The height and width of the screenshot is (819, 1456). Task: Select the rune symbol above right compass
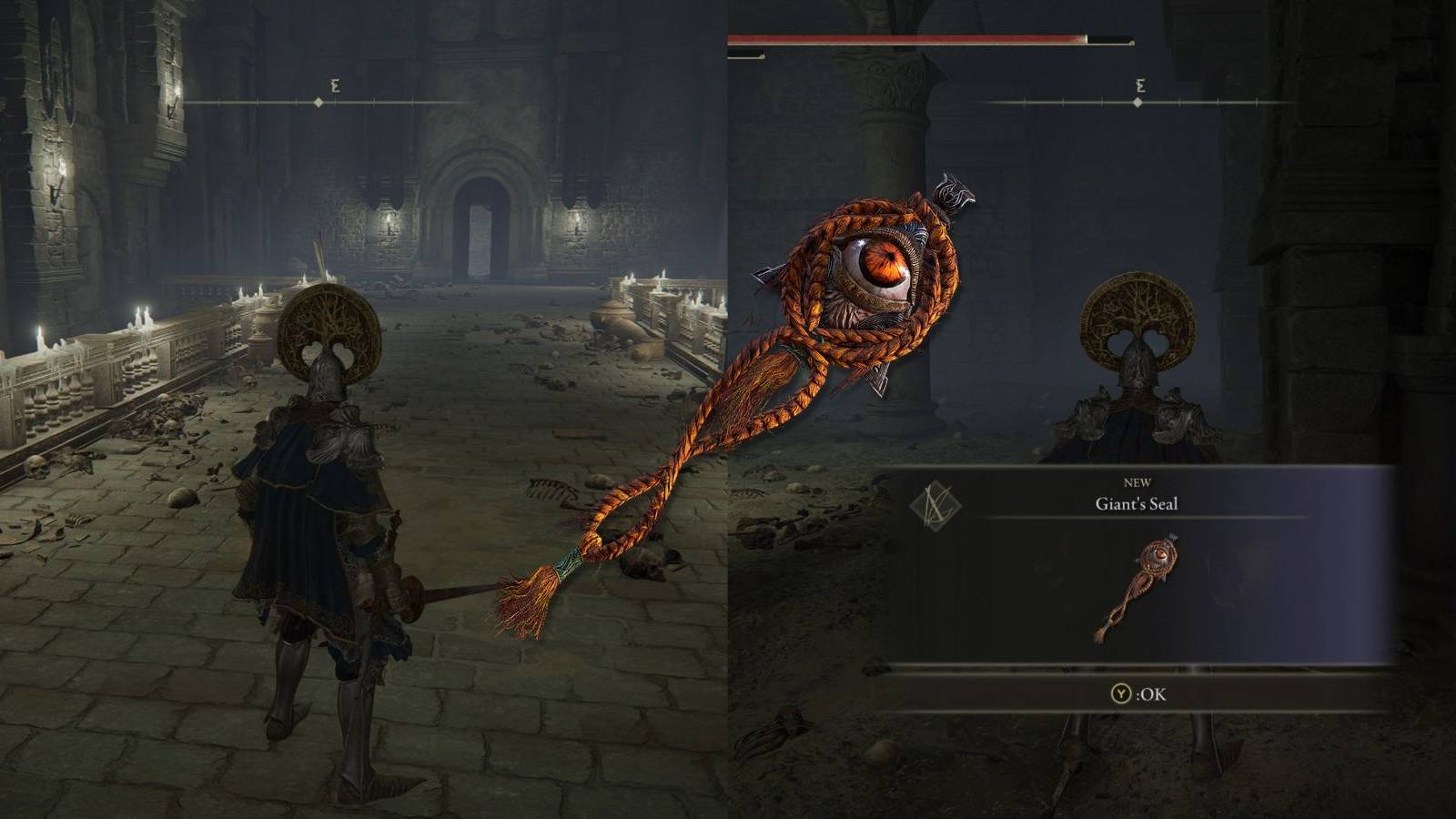(1139, 85)
